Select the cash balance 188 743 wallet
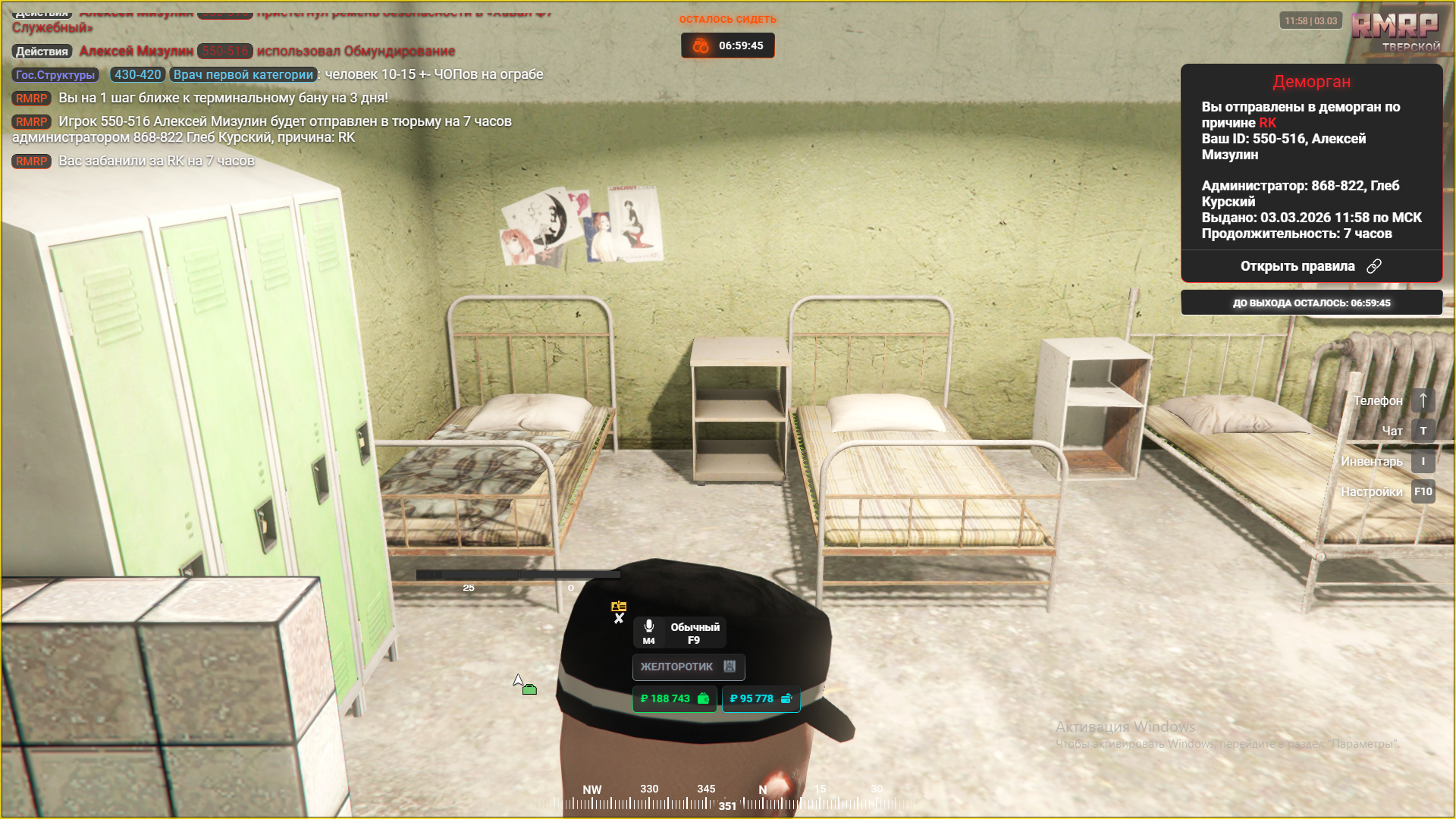 tap(674, 698)
